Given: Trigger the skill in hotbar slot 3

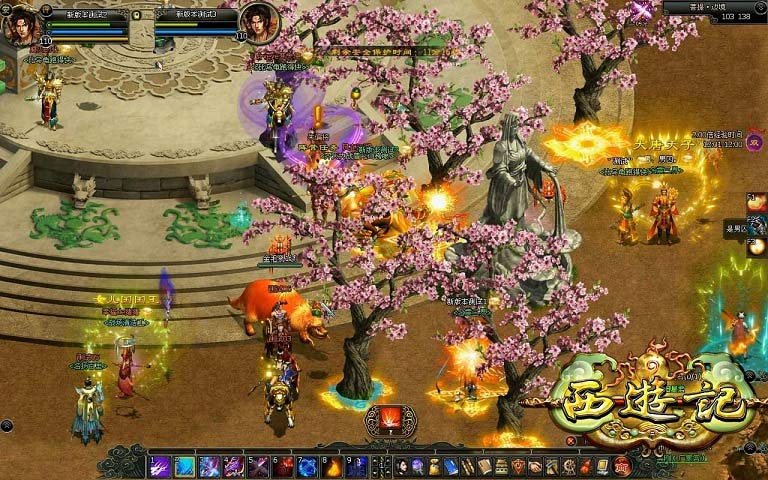Looking at the screenshot, I should pyautogui.click(x=209, y=466).
